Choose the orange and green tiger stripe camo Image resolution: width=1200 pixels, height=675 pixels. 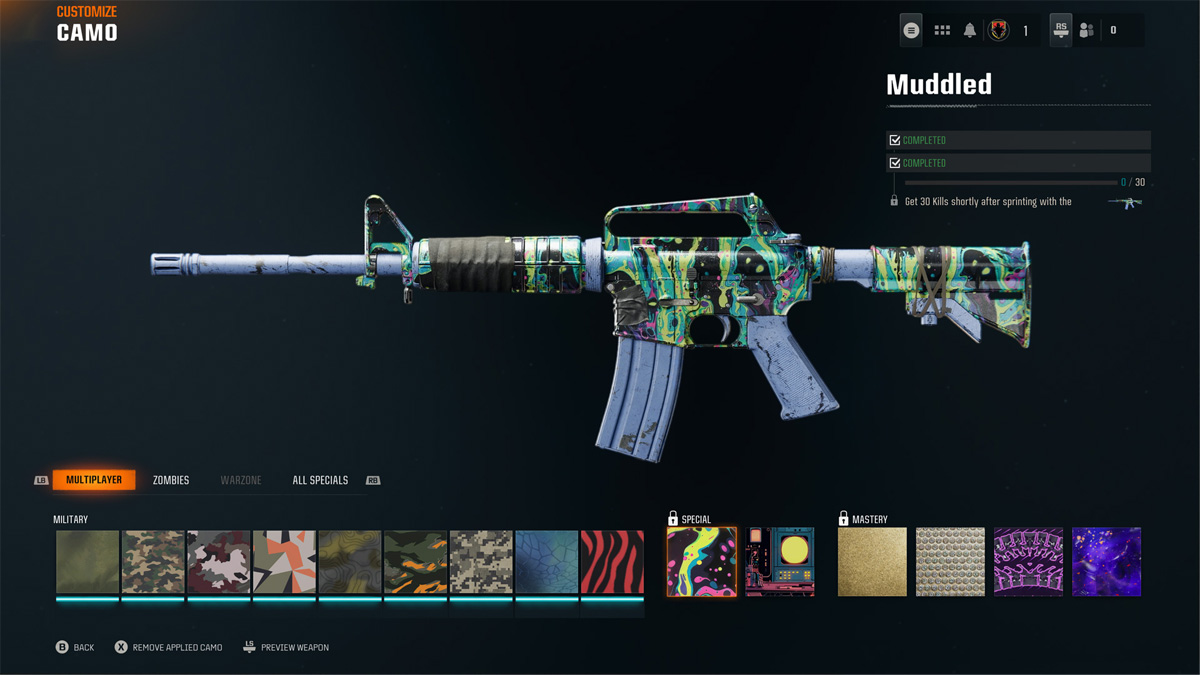coord(416,562)
